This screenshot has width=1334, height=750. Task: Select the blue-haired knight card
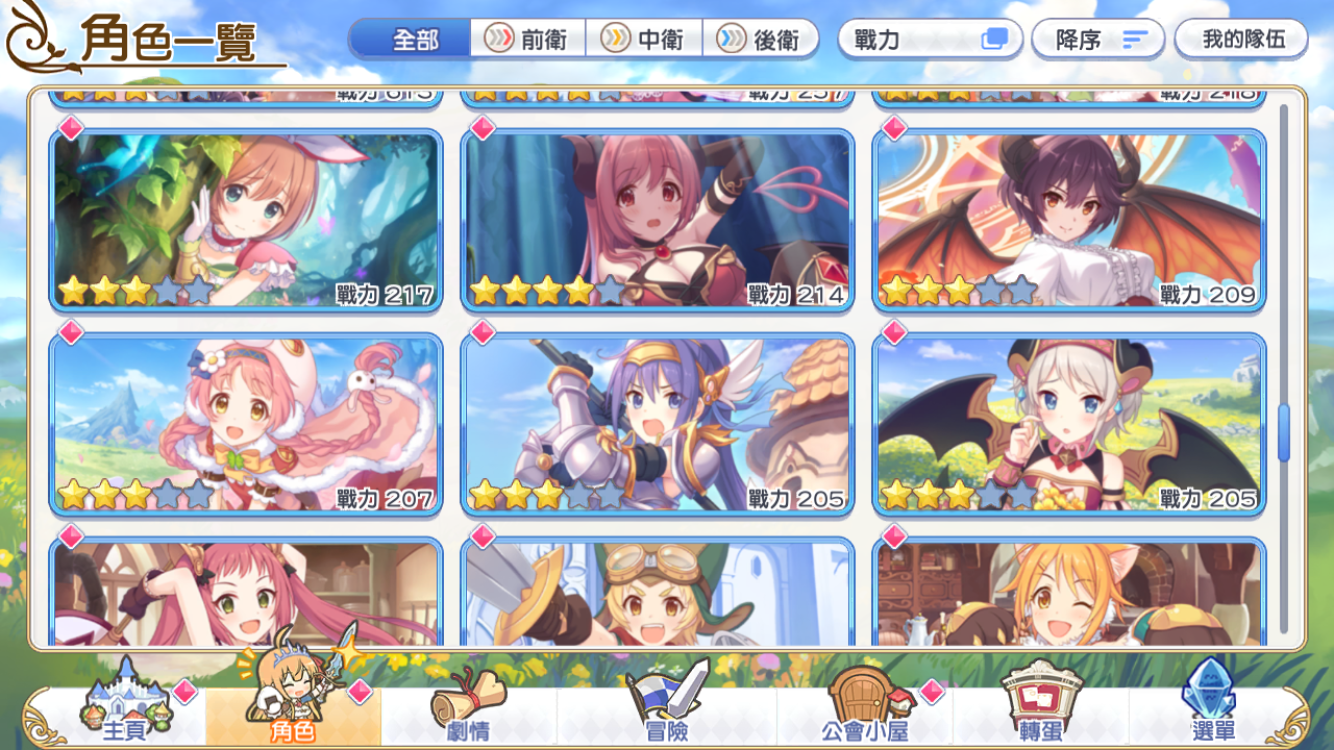click(x=657, y=424)
